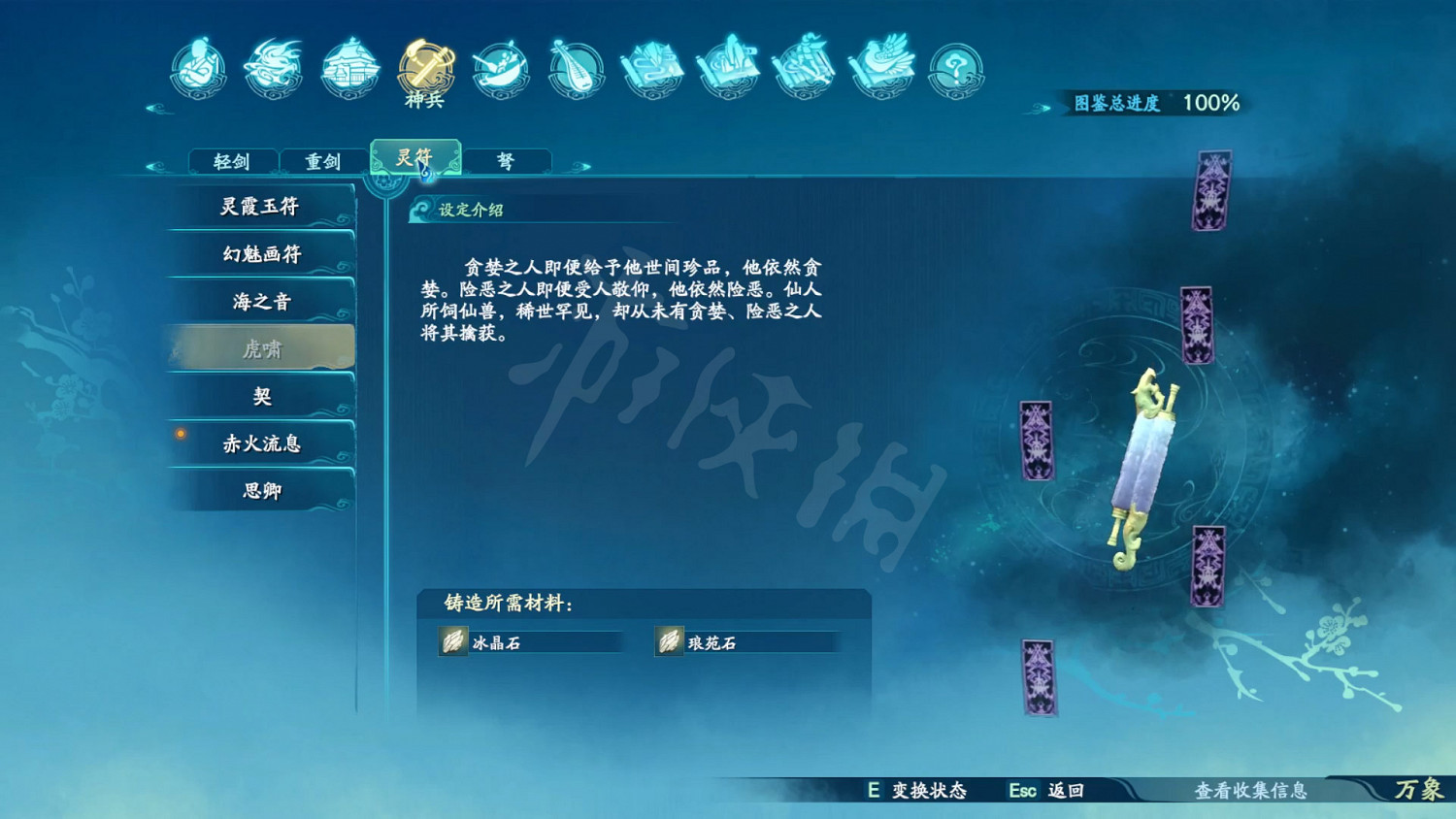The image size is (1456, 819).
Task: Select the 灵霞玉符 list entry
Action: click(x=259, y=205)
